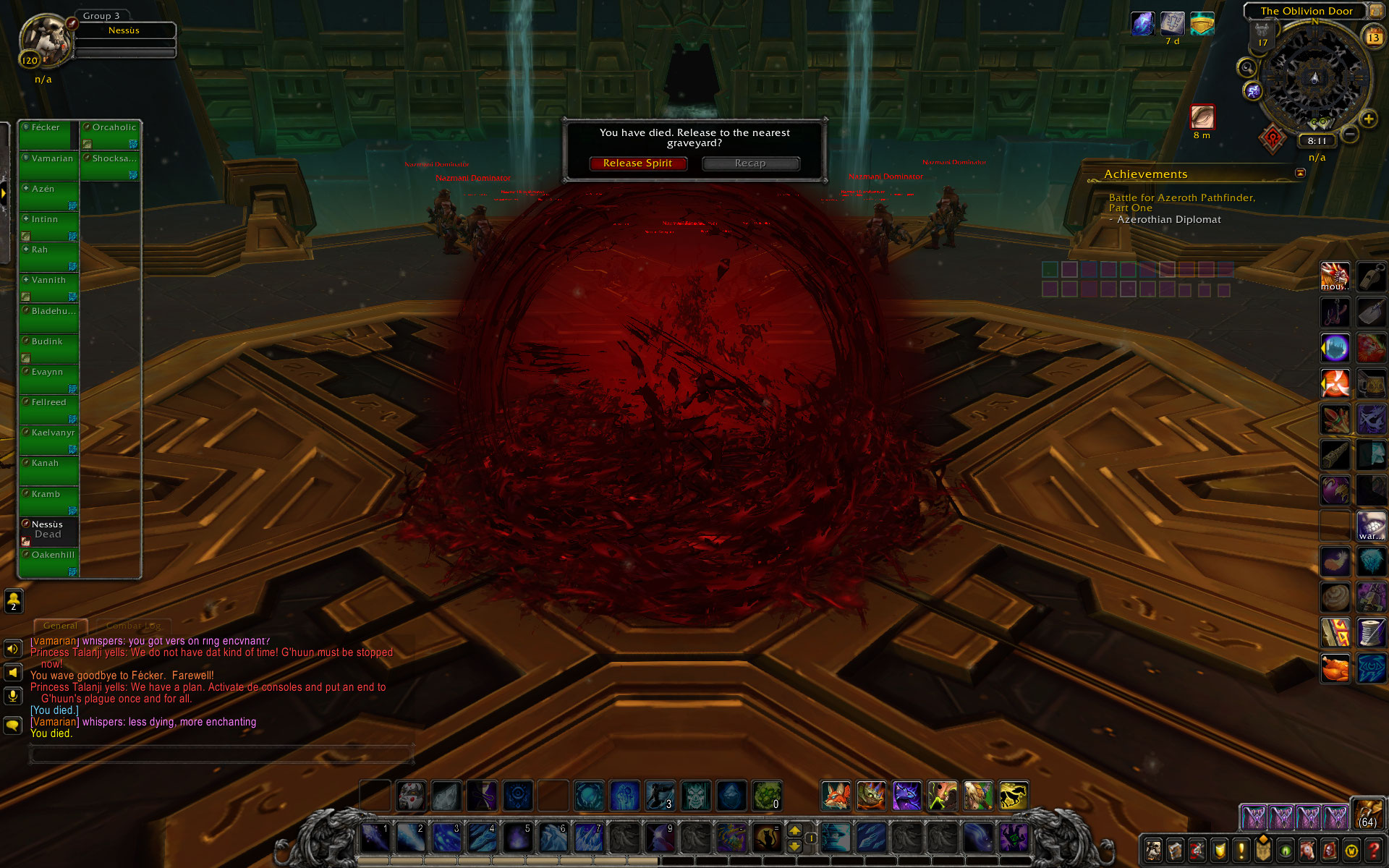1389x868 pixels.
Task: Select Fellreed in the raid list
Action: click(48, 409)
